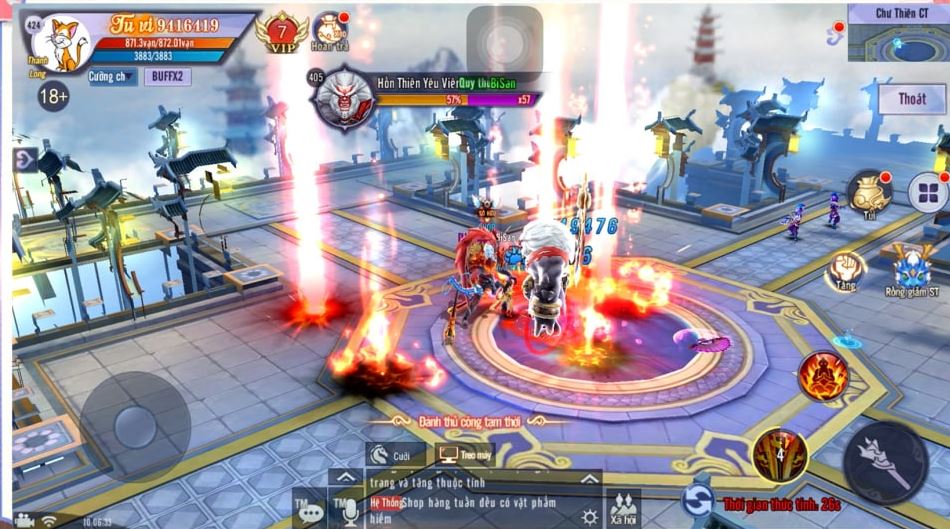950x529 pixels.
Task: Click the blue swap target button
Action: coord(698,500)
